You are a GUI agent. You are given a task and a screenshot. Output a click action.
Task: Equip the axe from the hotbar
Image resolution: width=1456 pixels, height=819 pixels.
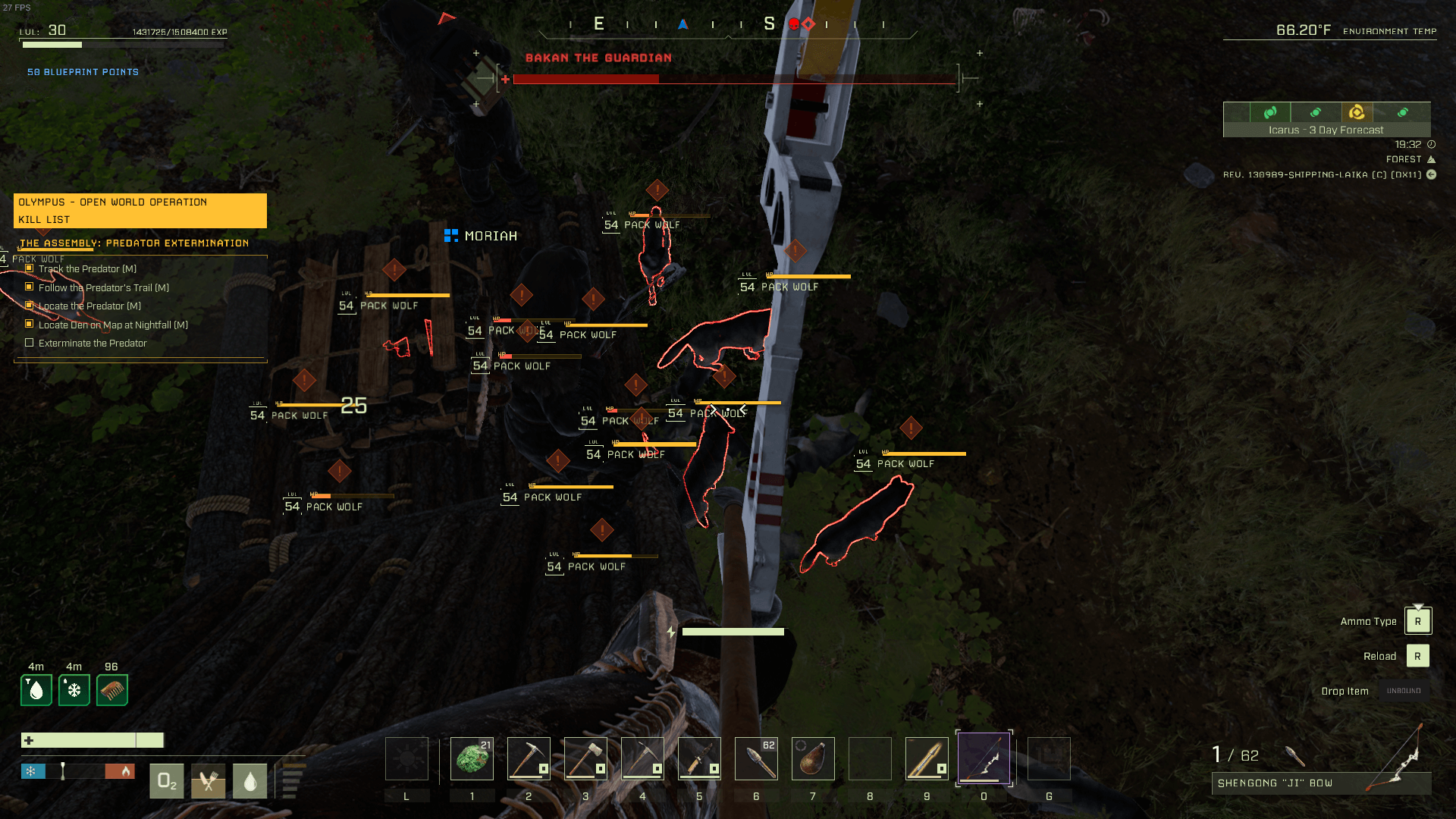pyautogui.click(x=585, y=758)
